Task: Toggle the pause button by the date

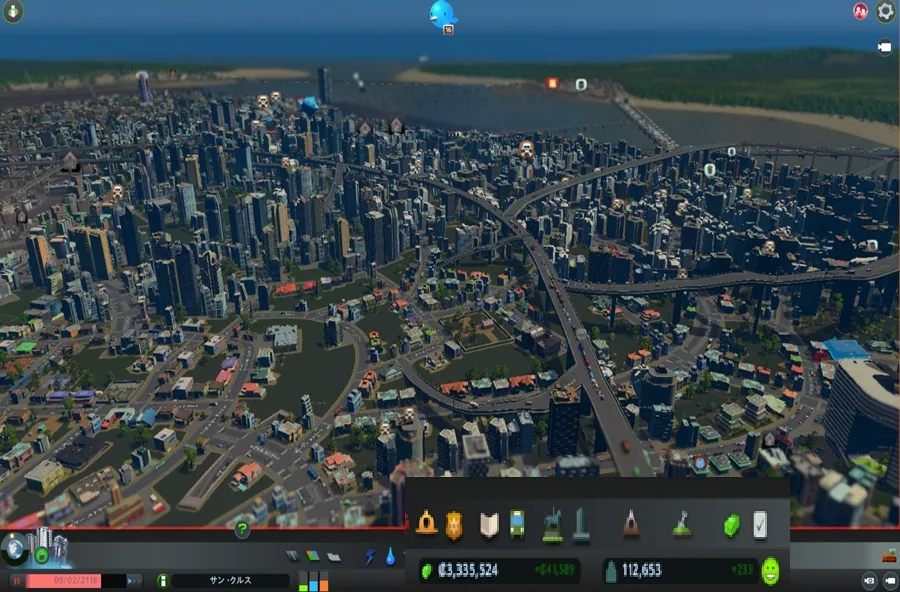Action: [x=17, y=580]
